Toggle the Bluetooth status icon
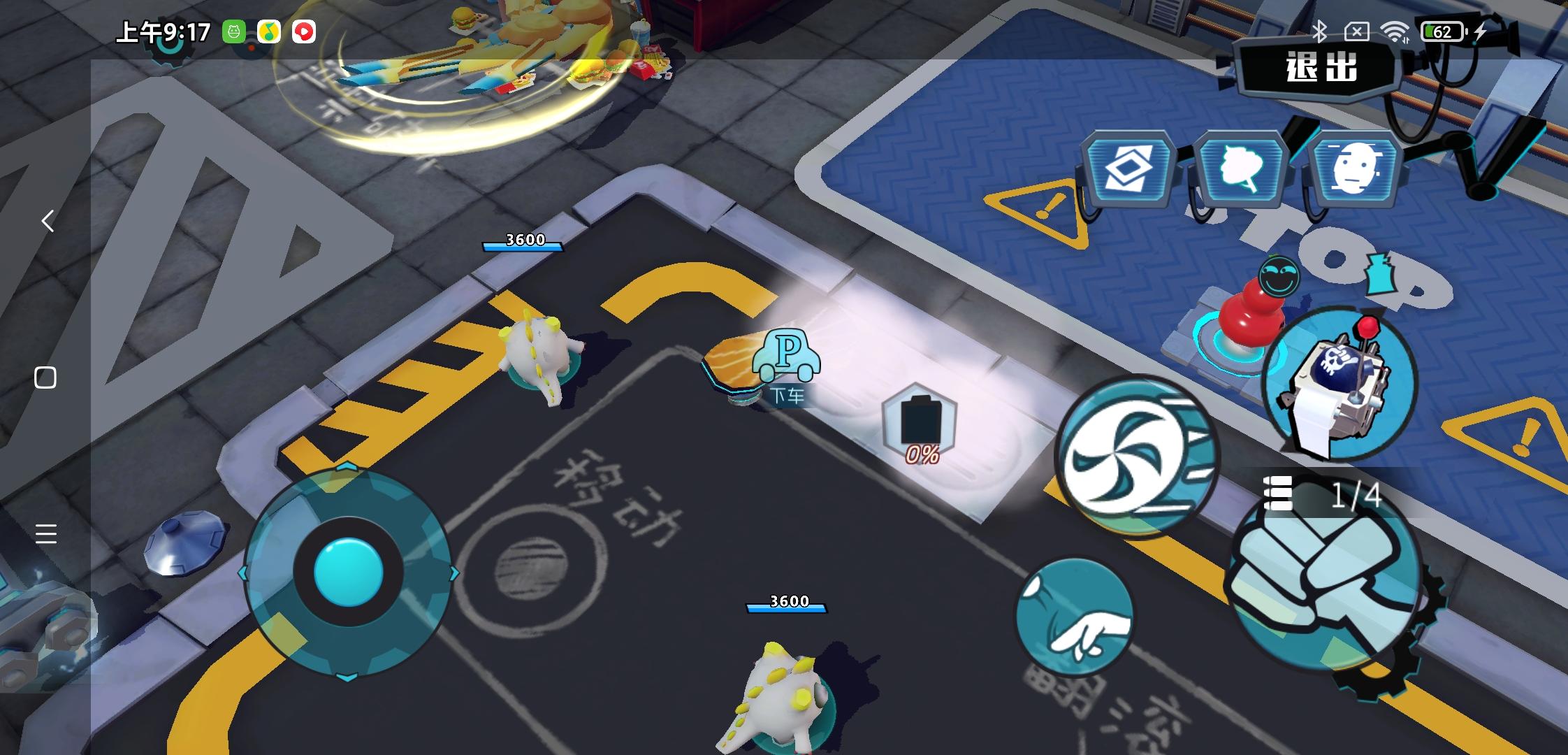 tap(1321, 31)
